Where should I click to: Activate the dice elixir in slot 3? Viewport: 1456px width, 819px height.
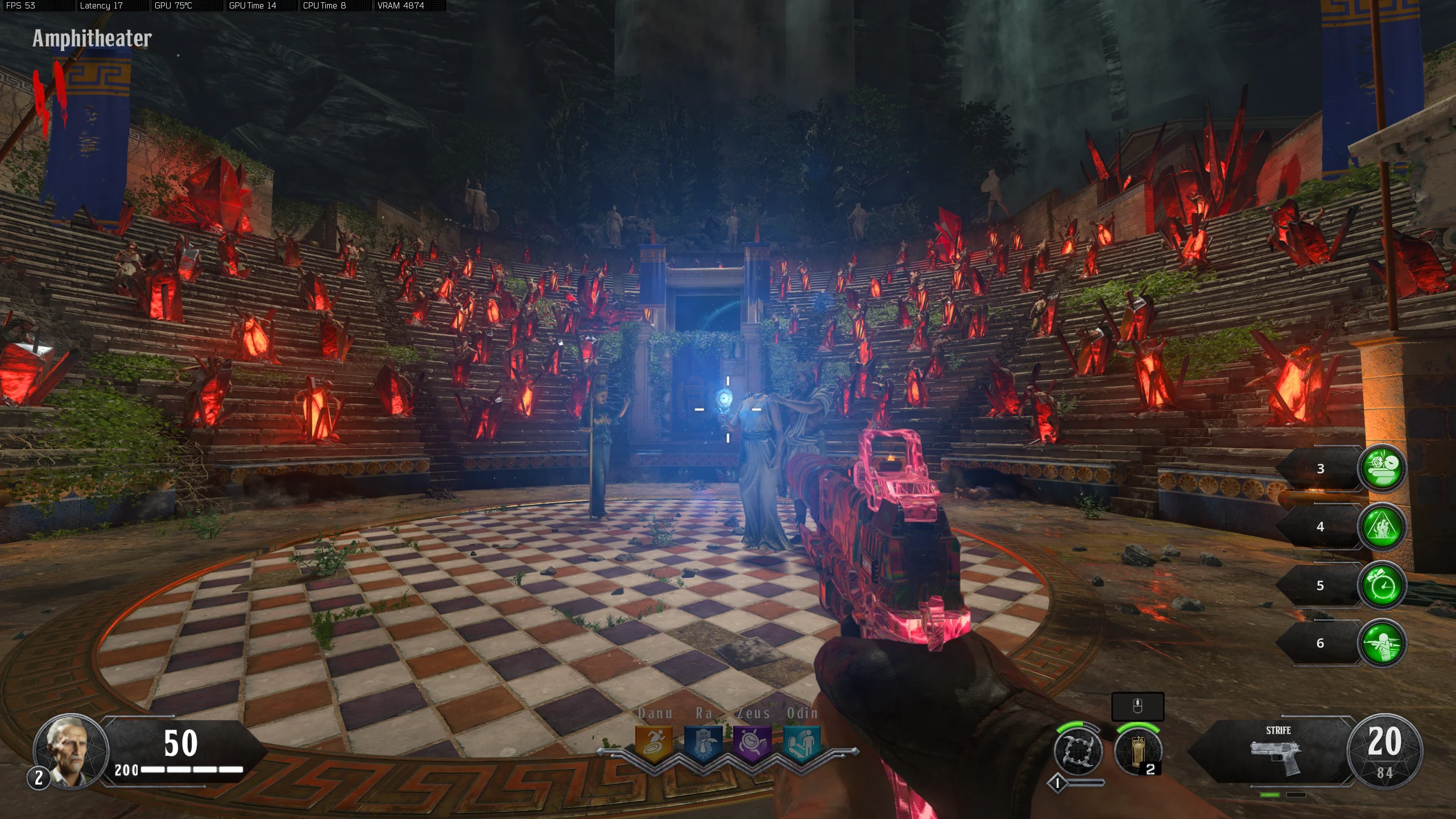point(1382,468)
